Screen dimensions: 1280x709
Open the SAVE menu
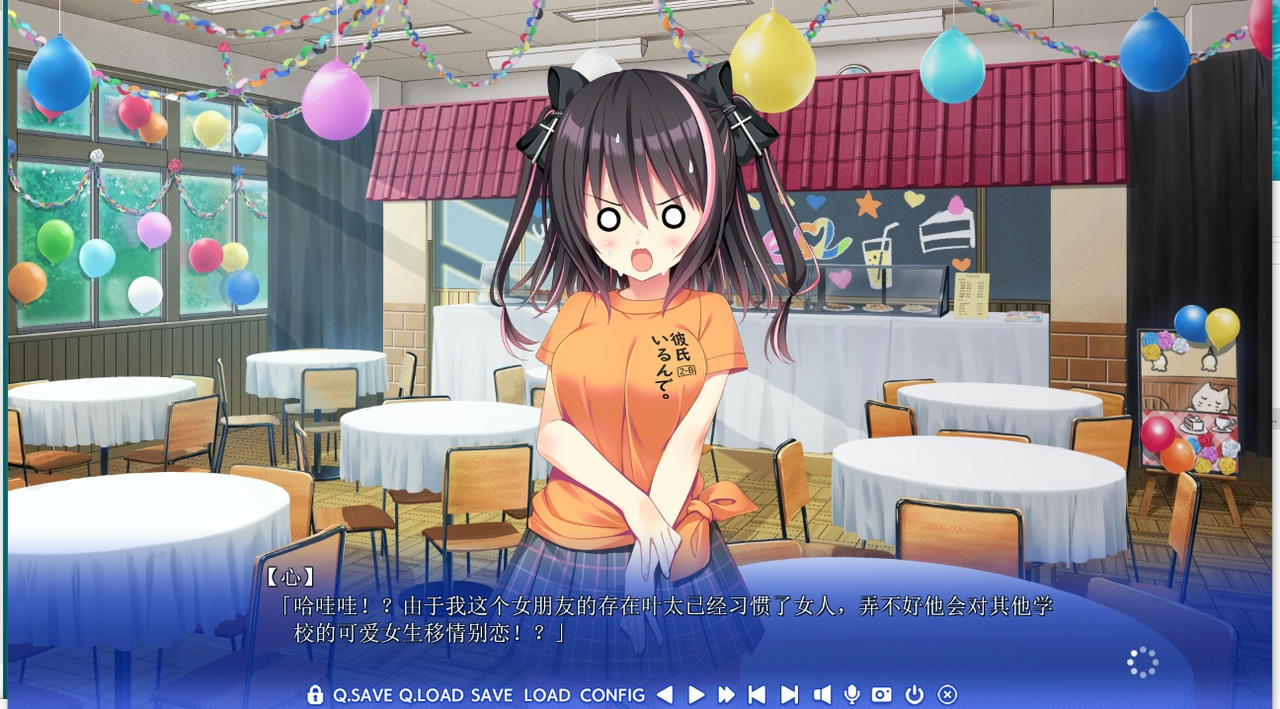492,695
